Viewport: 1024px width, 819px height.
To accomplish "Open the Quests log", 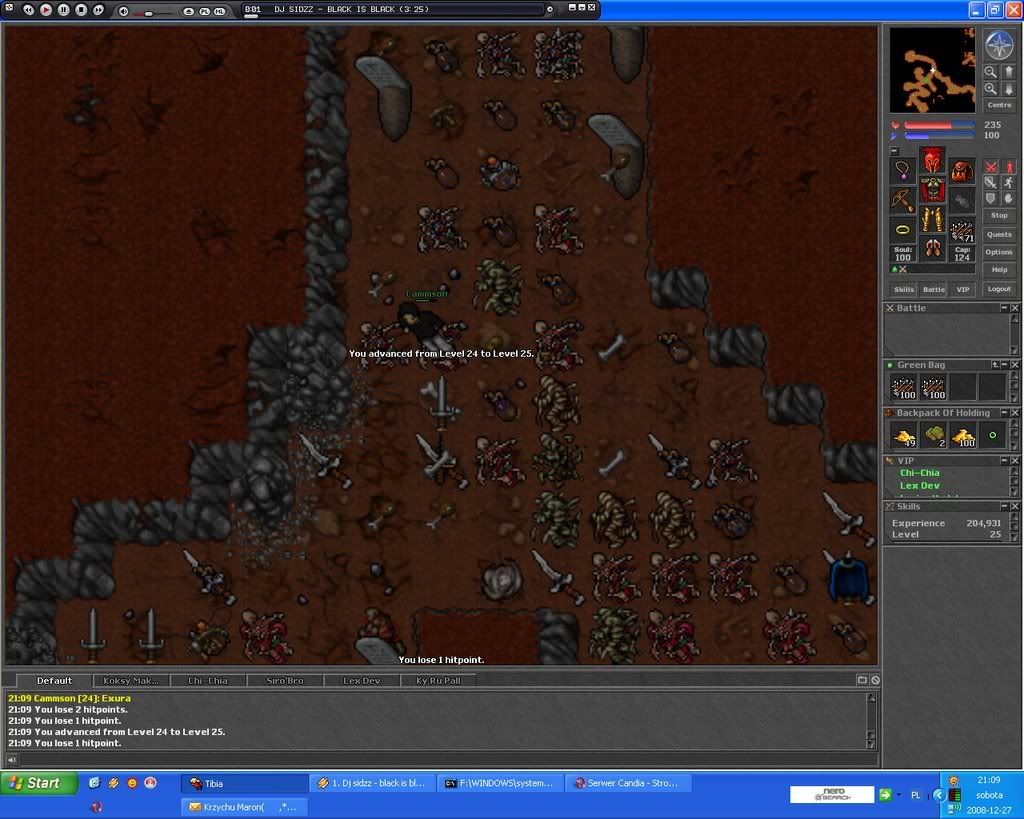I will click(x=999, y=234).
